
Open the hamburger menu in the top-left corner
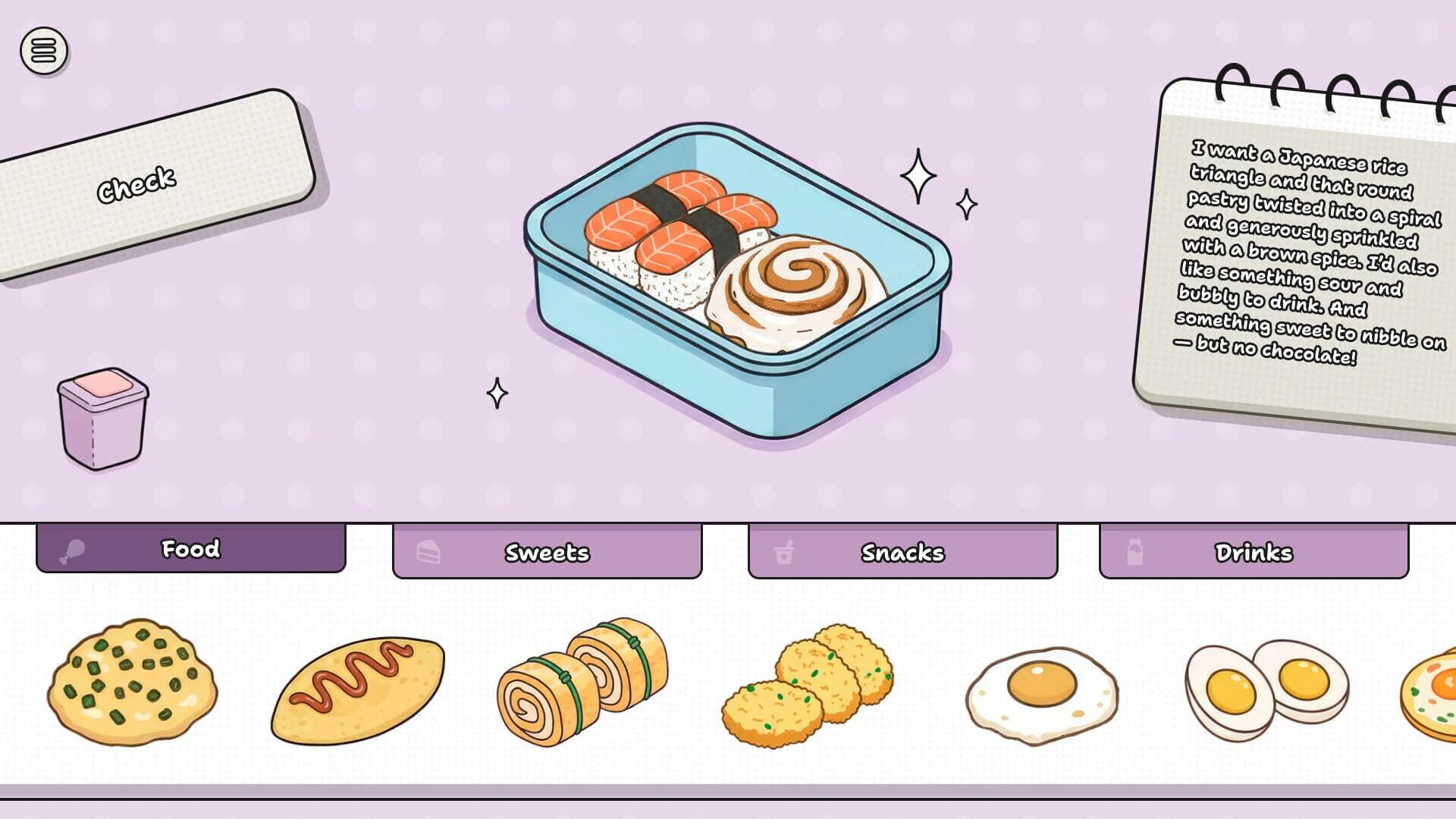point(43,50)
